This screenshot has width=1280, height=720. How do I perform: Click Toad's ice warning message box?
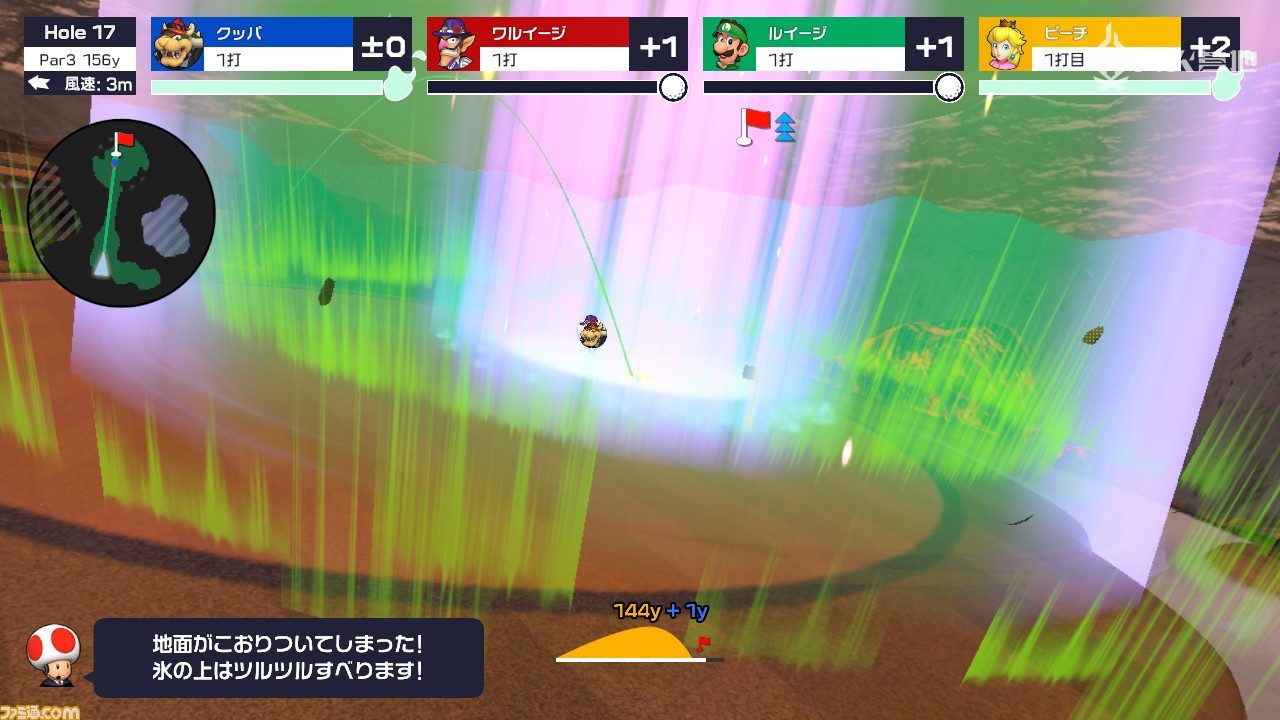point(288,657)
